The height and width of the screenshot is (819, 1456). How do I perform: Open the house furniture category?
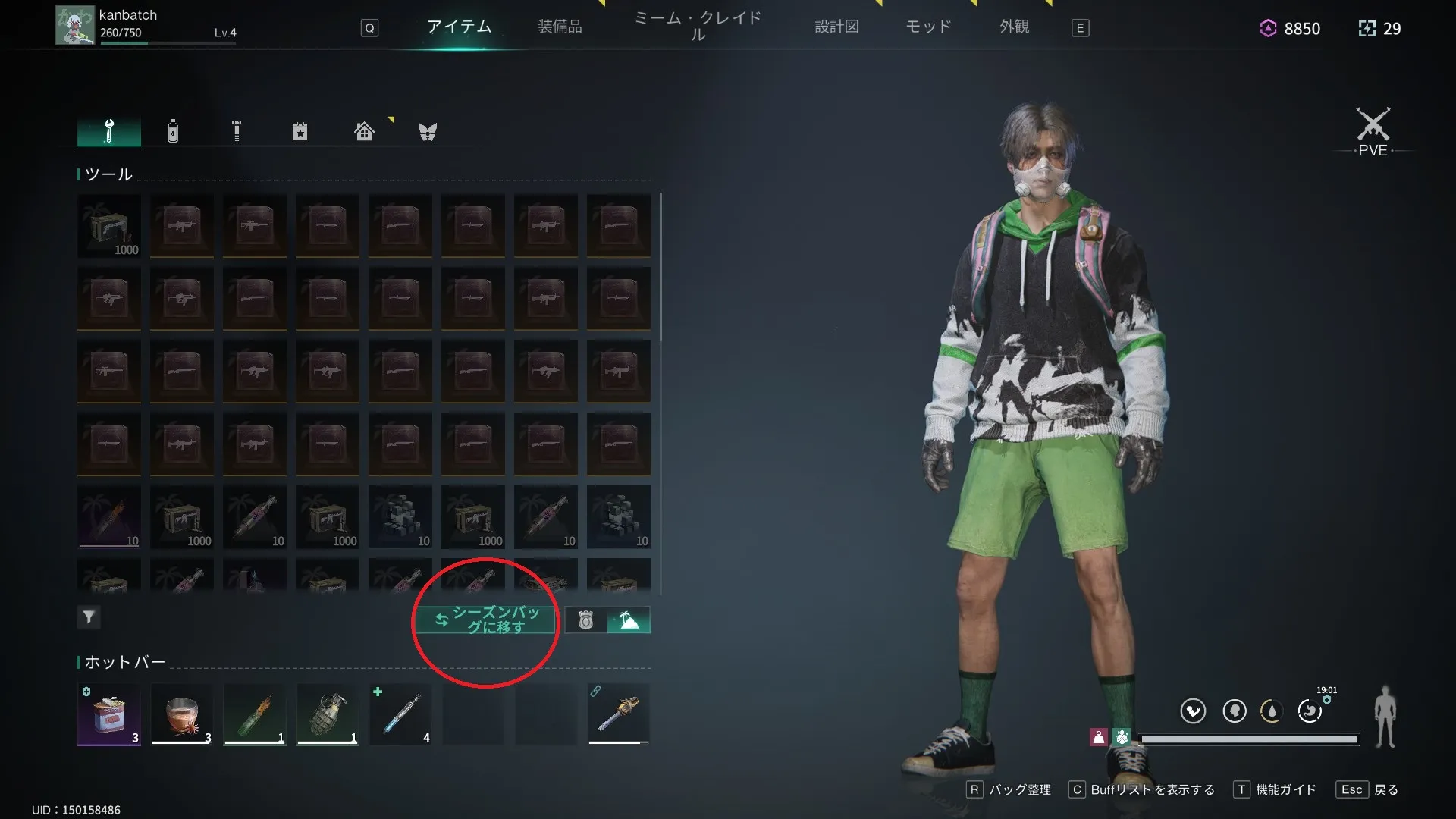click(x=364, y=131)
